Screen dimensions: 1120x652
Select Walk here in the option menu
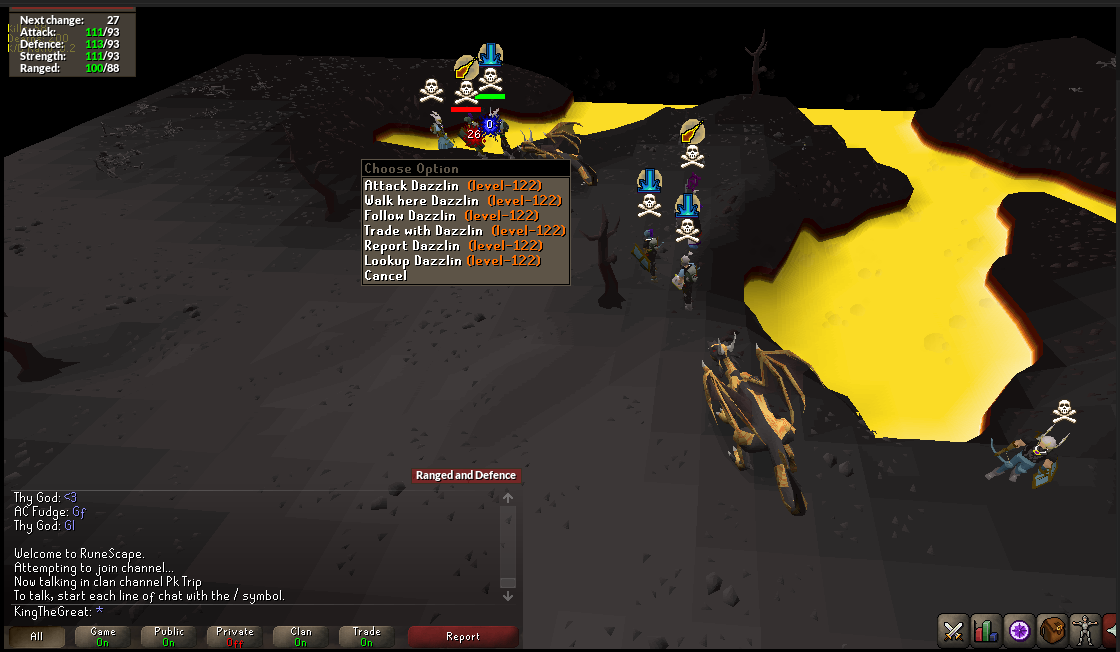[463, 201]
